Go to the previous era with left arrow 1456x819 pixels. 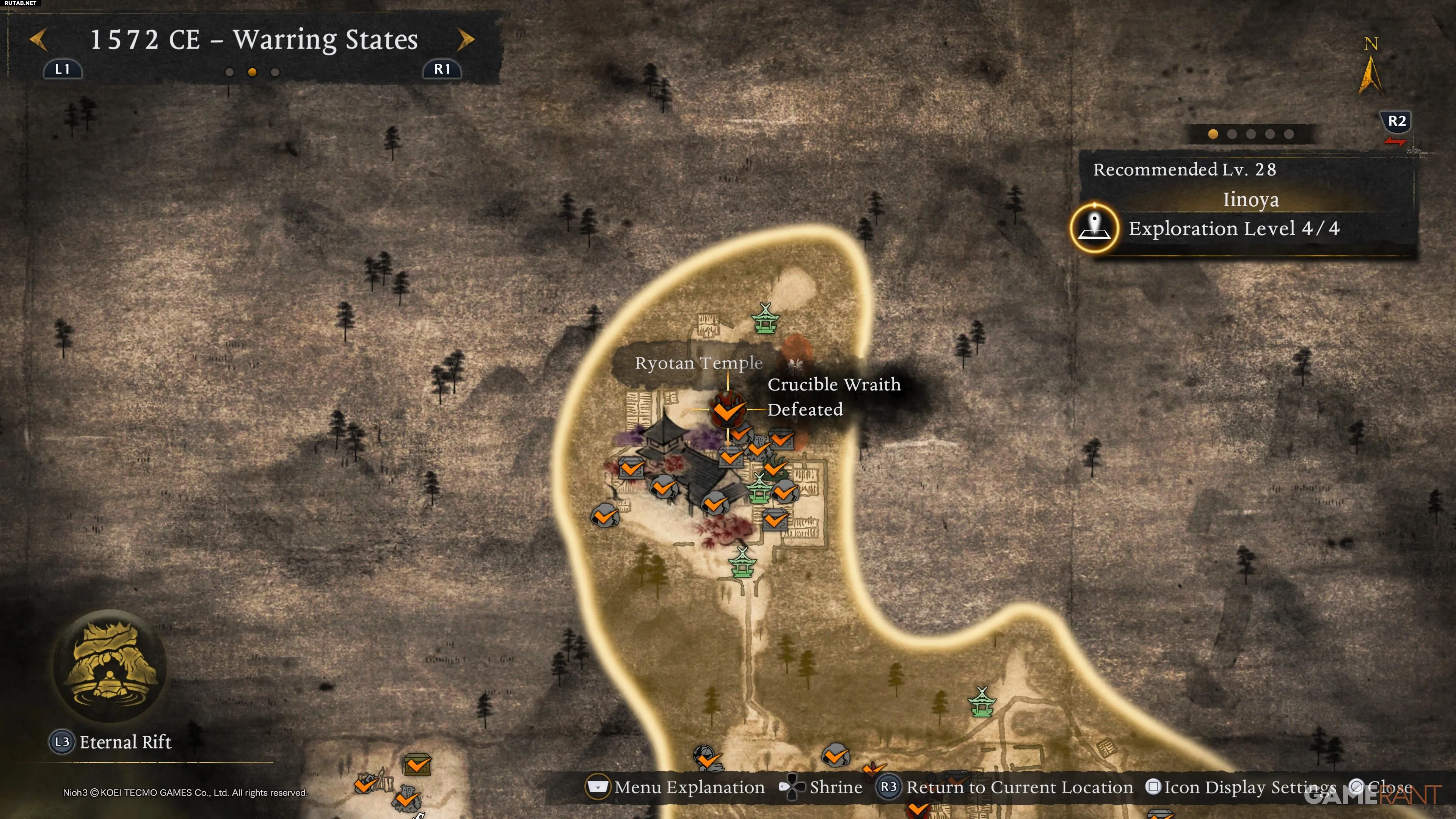[x=38, y=39]
